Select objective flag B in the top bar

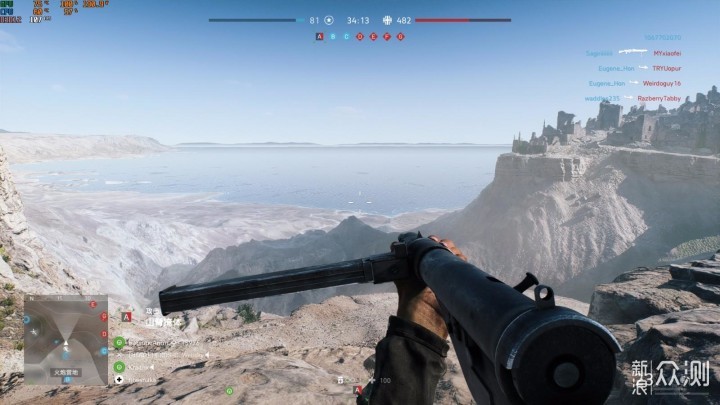point(333,36)
